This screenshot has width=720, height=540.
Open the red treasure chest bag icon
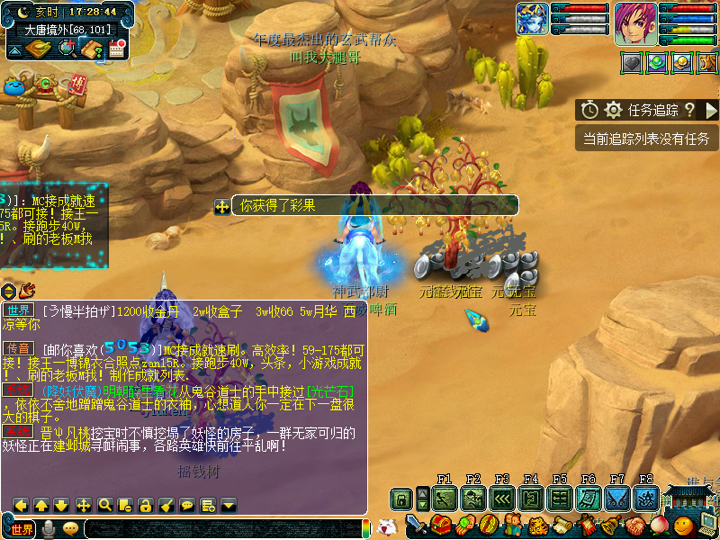(x=441, y=526)
